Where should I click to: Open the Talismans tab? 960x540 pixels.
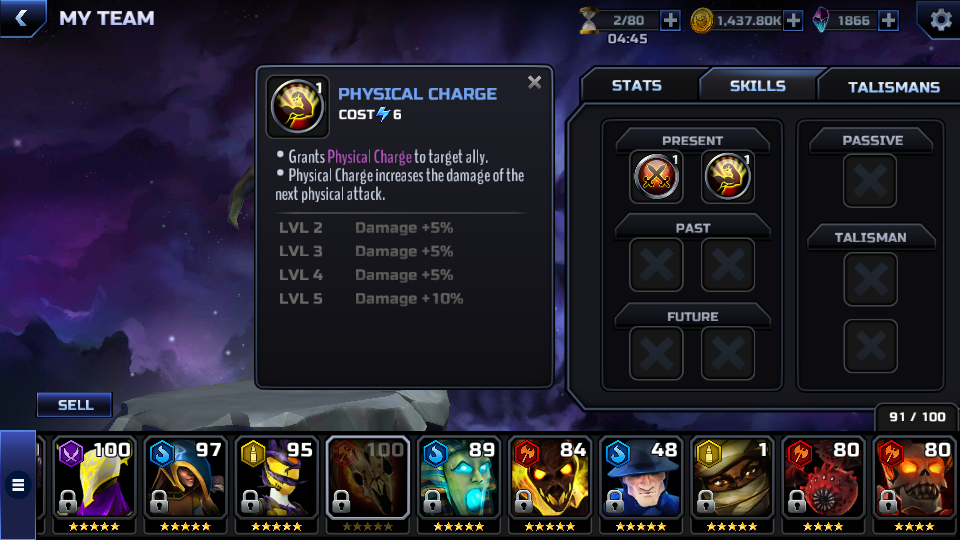pyautogui.click(x=893, y=87)
